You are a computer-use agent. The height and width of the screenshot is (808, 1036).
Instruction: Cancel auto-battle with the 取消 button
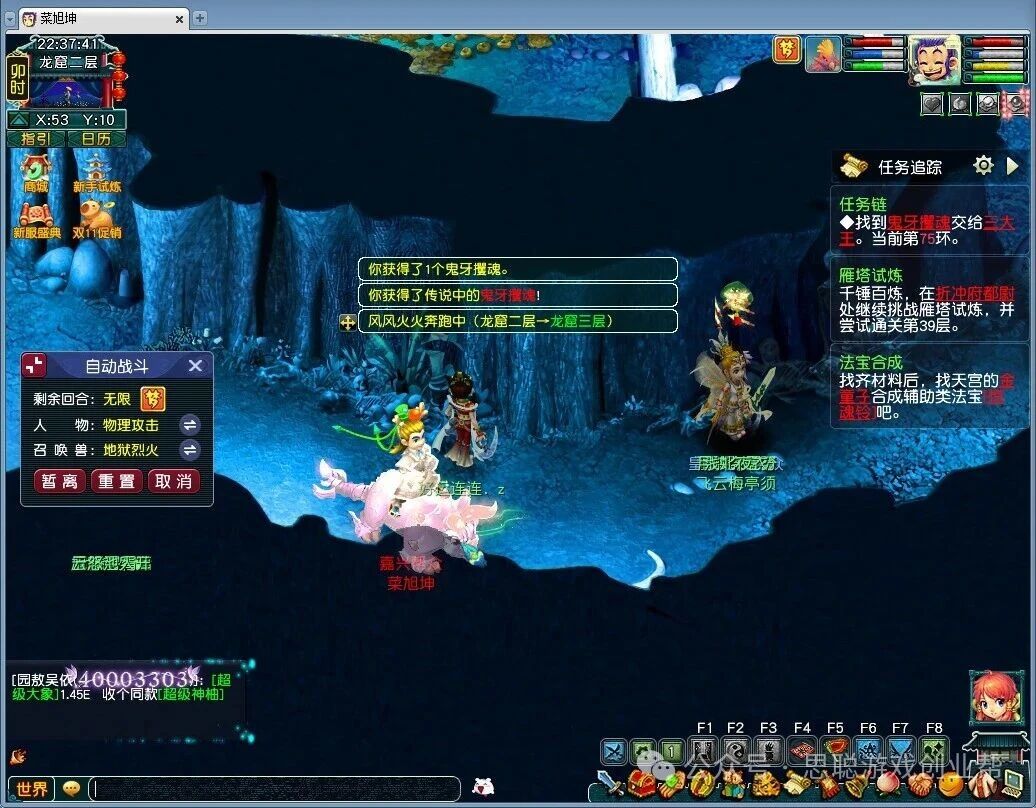click(172, 481)
